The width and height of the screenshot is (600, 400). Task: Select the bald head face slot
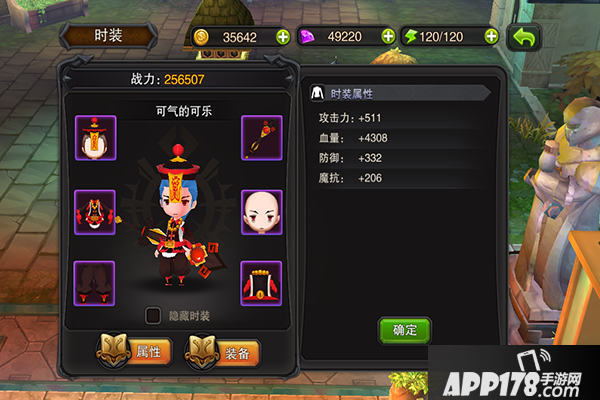tap(262, 211)
